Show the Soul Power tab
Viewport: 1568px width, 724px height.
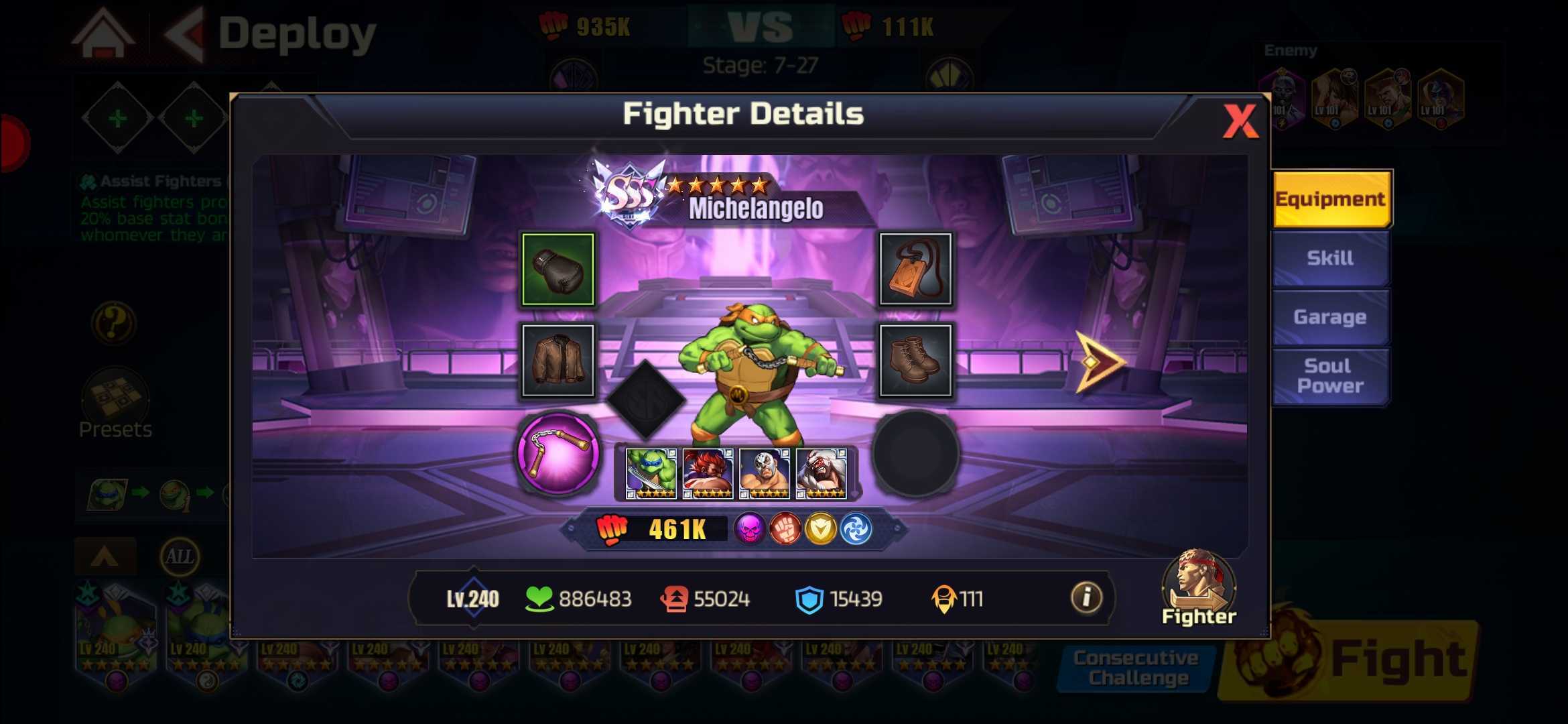tap(1330, 376)
